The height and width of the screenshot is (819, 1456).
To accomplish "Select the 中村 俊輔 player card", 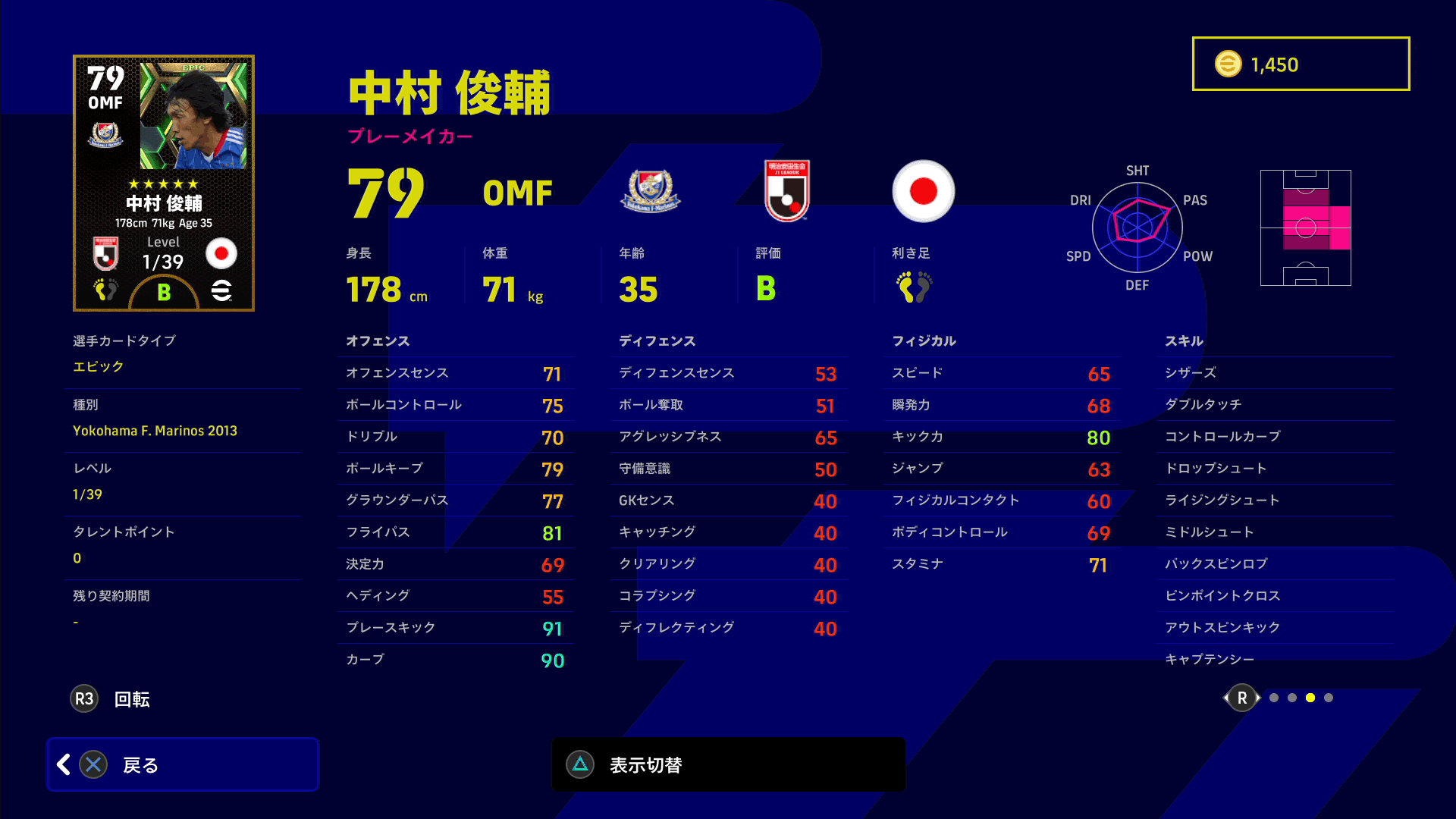I will (x=164, y=183).
